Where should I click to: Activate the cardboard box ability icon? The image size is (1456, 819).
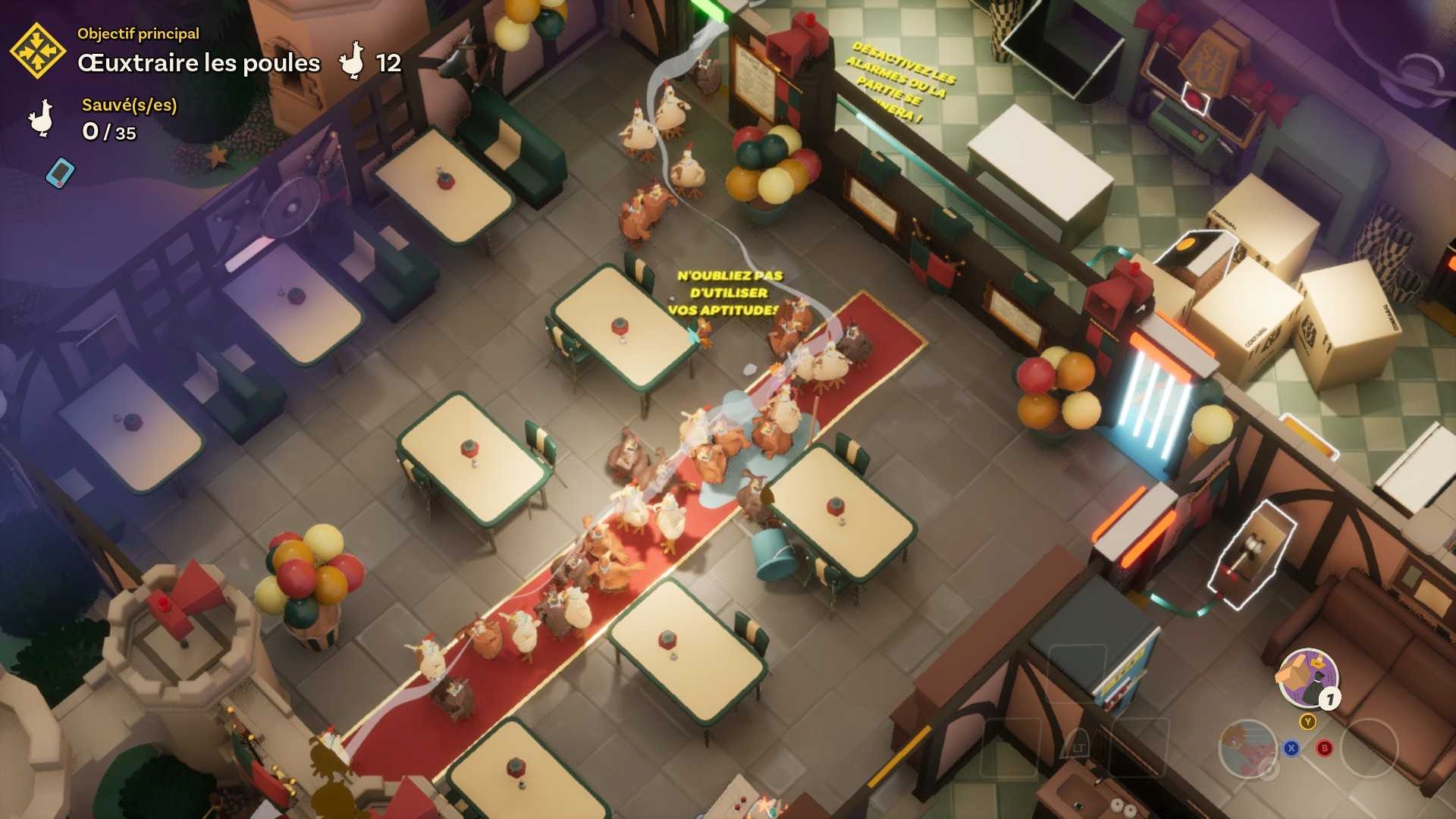pyautogui.click(x=1307, y=678)
